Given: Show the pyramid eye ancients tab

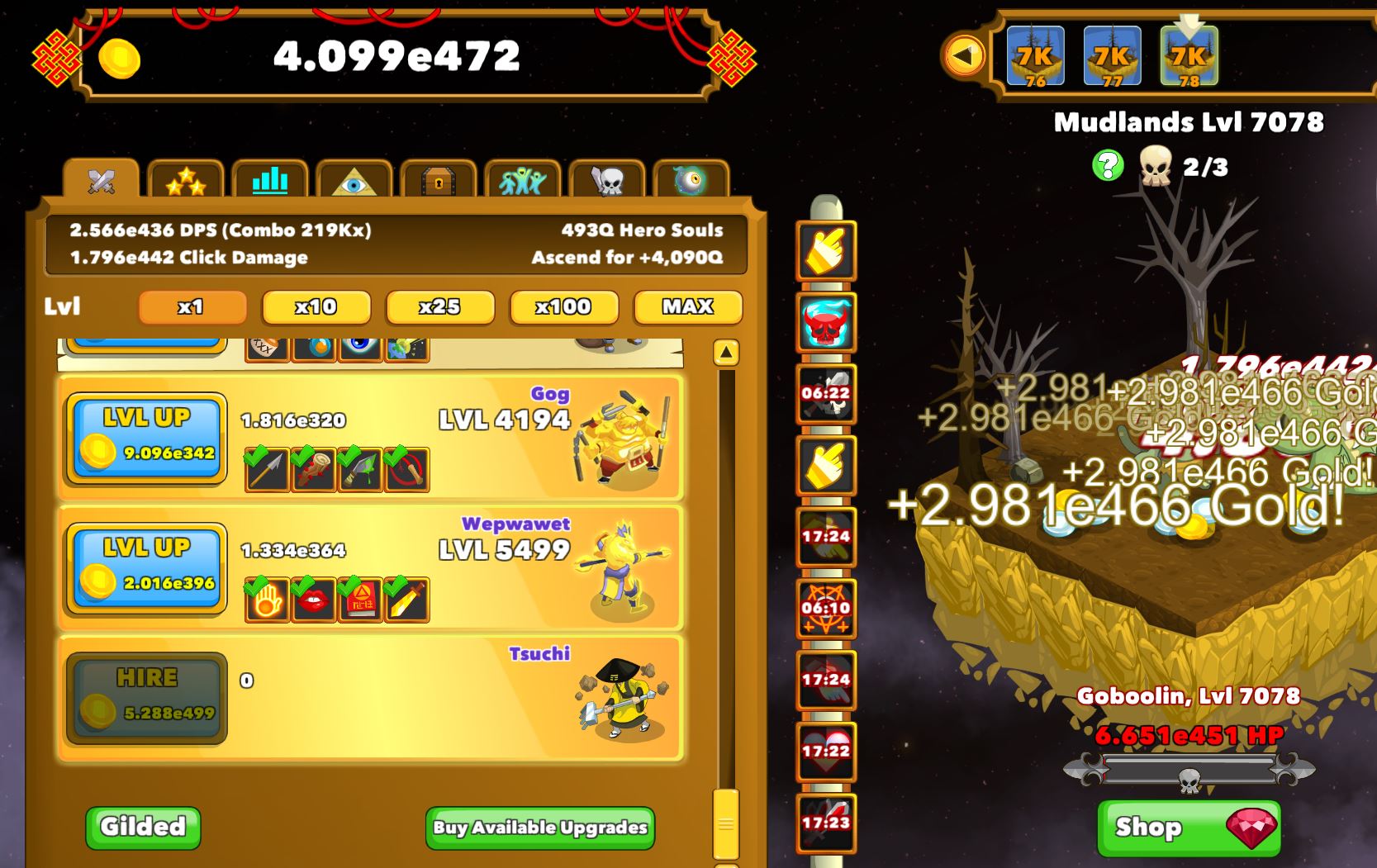Looking at the screenshot, I should pyautogui.click(x=354, y=181).
